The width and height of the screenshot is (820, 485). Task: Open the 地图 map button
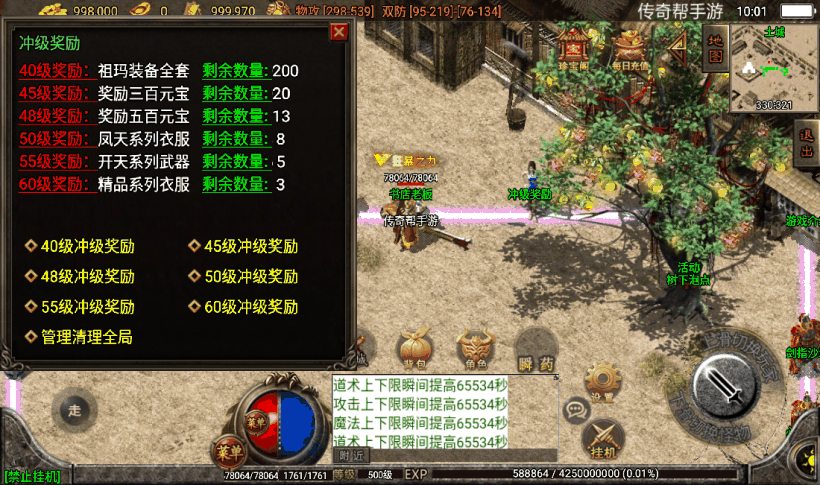coord(715,47)
